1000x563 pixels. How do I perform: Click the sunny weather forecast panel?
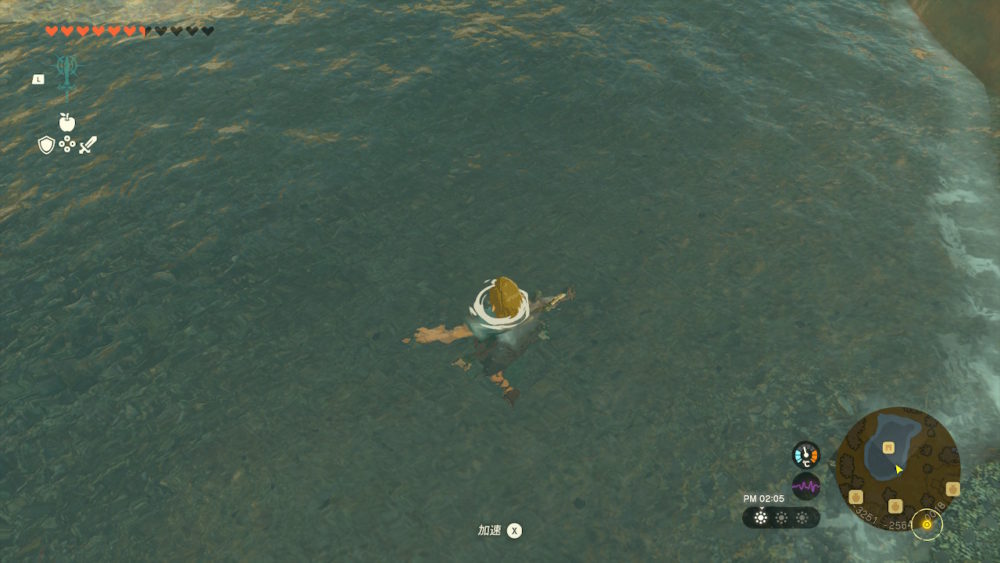pyautogui.click(x=781, y=518)
